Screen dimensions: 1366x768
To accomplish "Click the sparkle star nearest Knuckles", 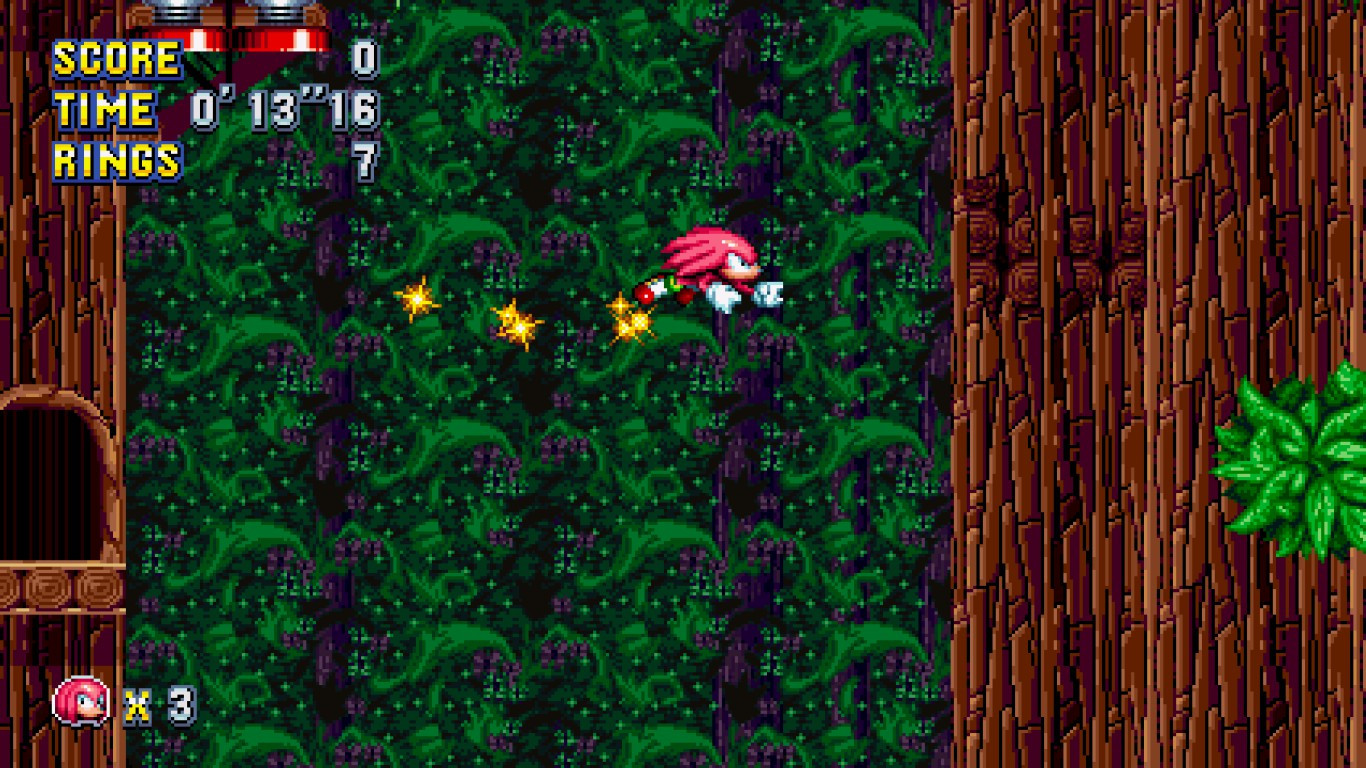I will (x=629, y=318).
